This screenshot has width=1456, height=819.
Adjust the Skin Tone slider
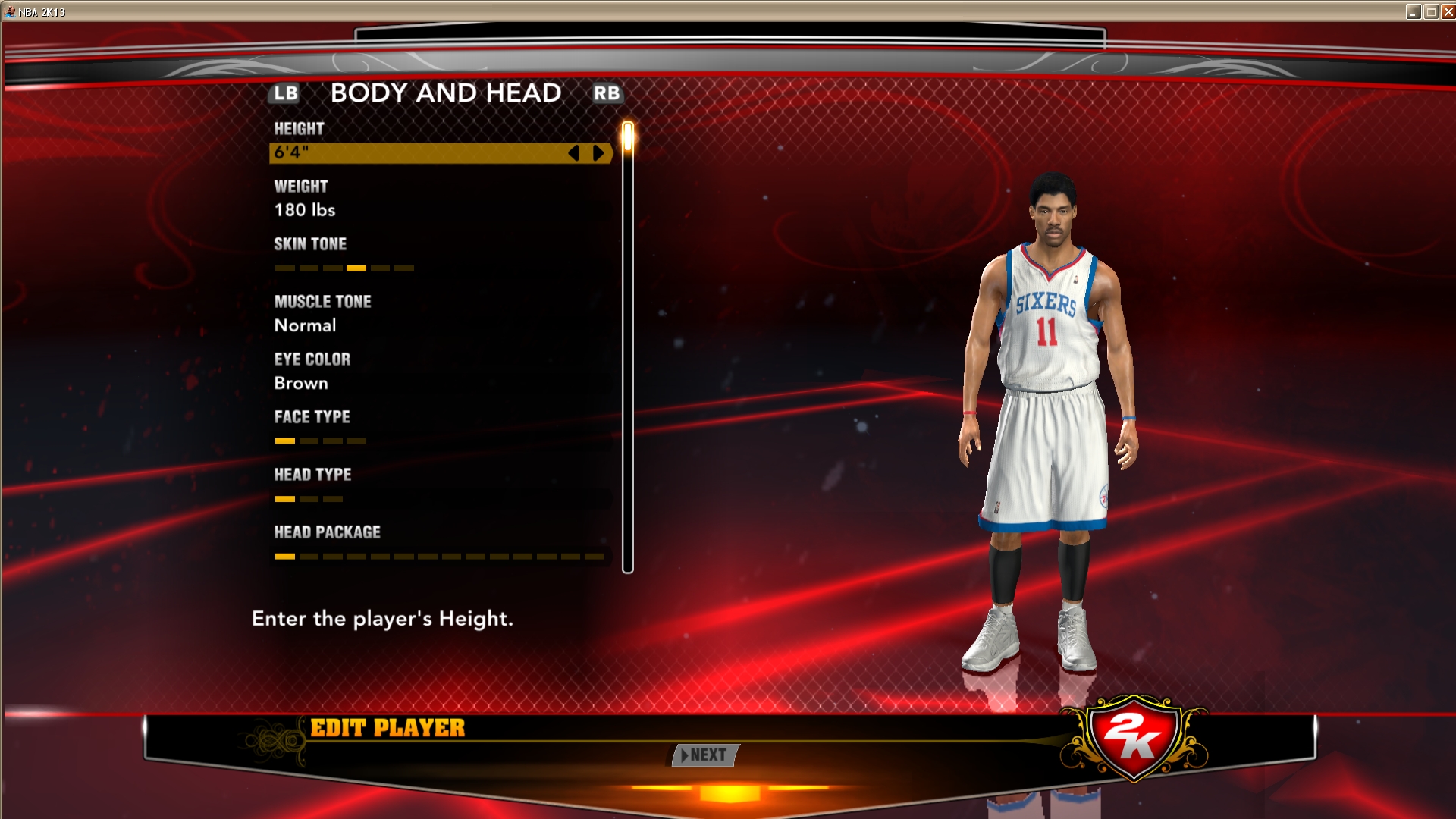pyautogui.click(x=344, y=268)
